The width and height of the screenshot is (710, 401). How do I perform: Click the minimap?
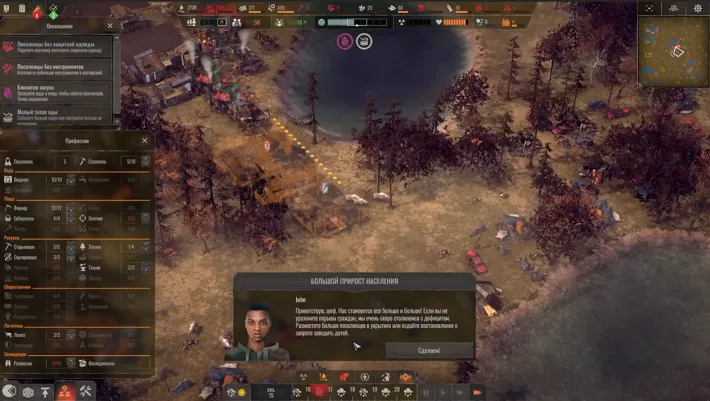672,50
